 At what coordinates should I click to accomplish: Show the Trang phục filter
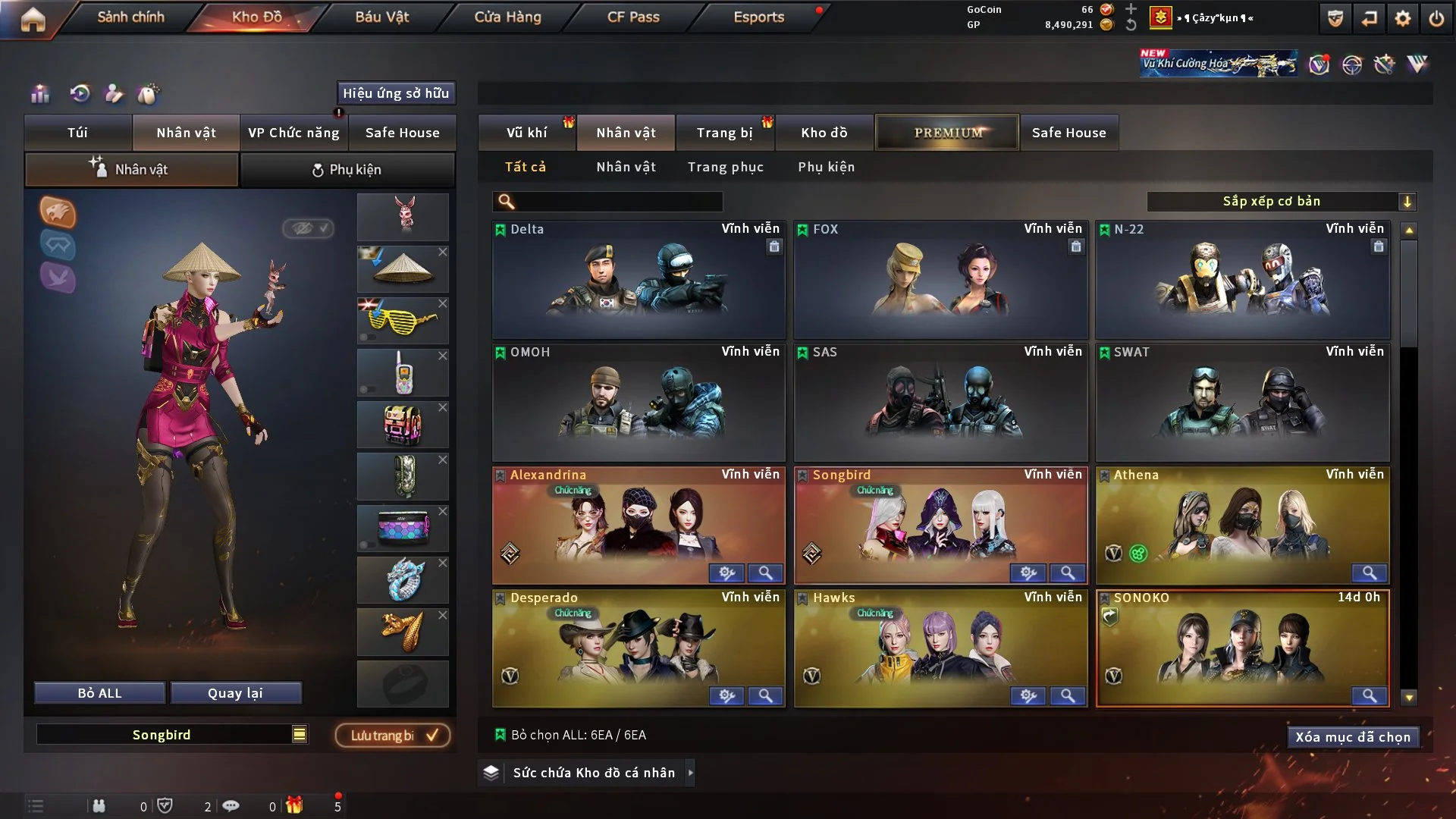pyautogui.click(x=725, y=167)
